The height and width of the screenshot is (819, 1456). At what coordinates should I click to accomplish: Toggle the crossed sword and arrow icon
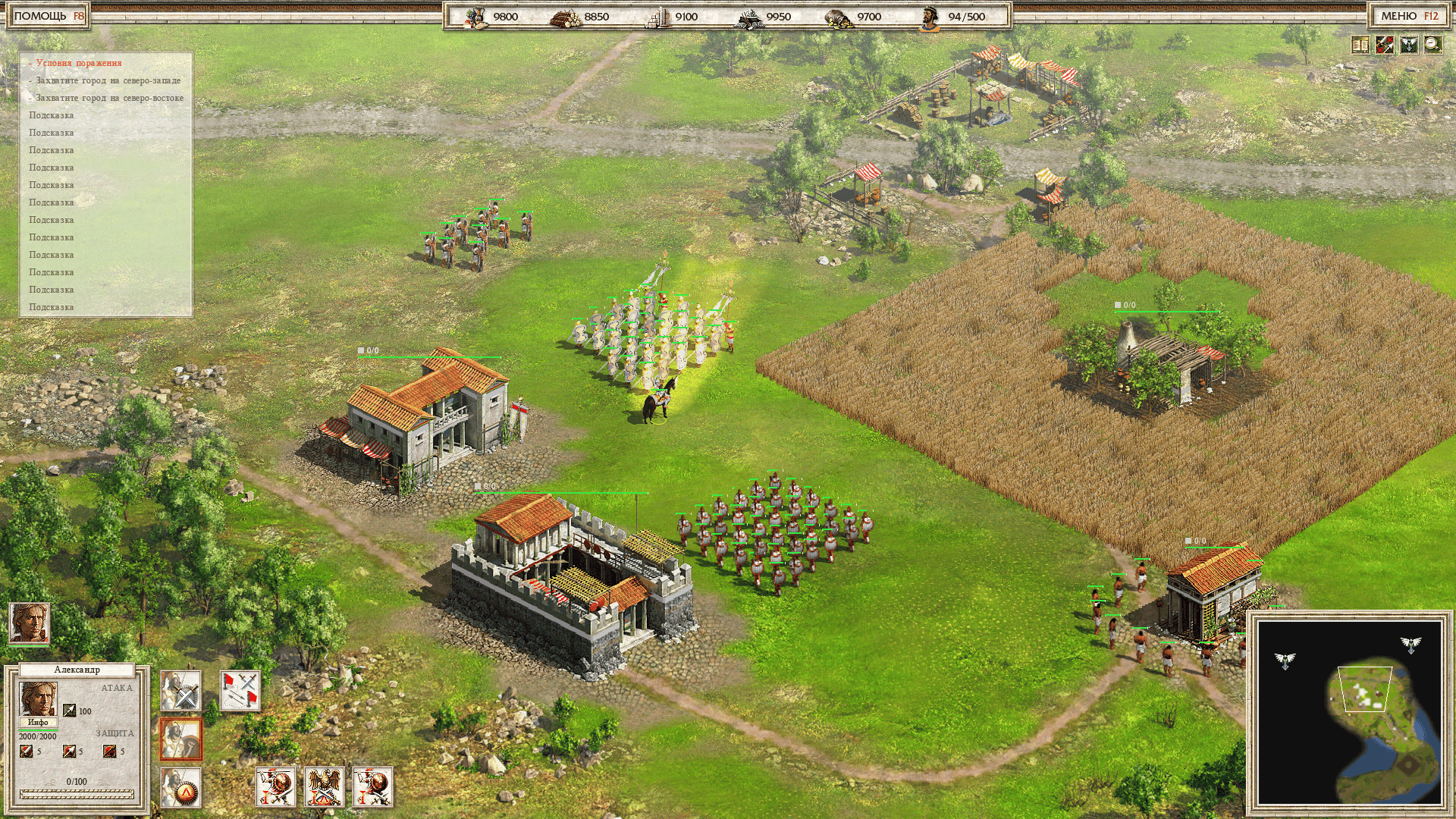coord(1385,45)
